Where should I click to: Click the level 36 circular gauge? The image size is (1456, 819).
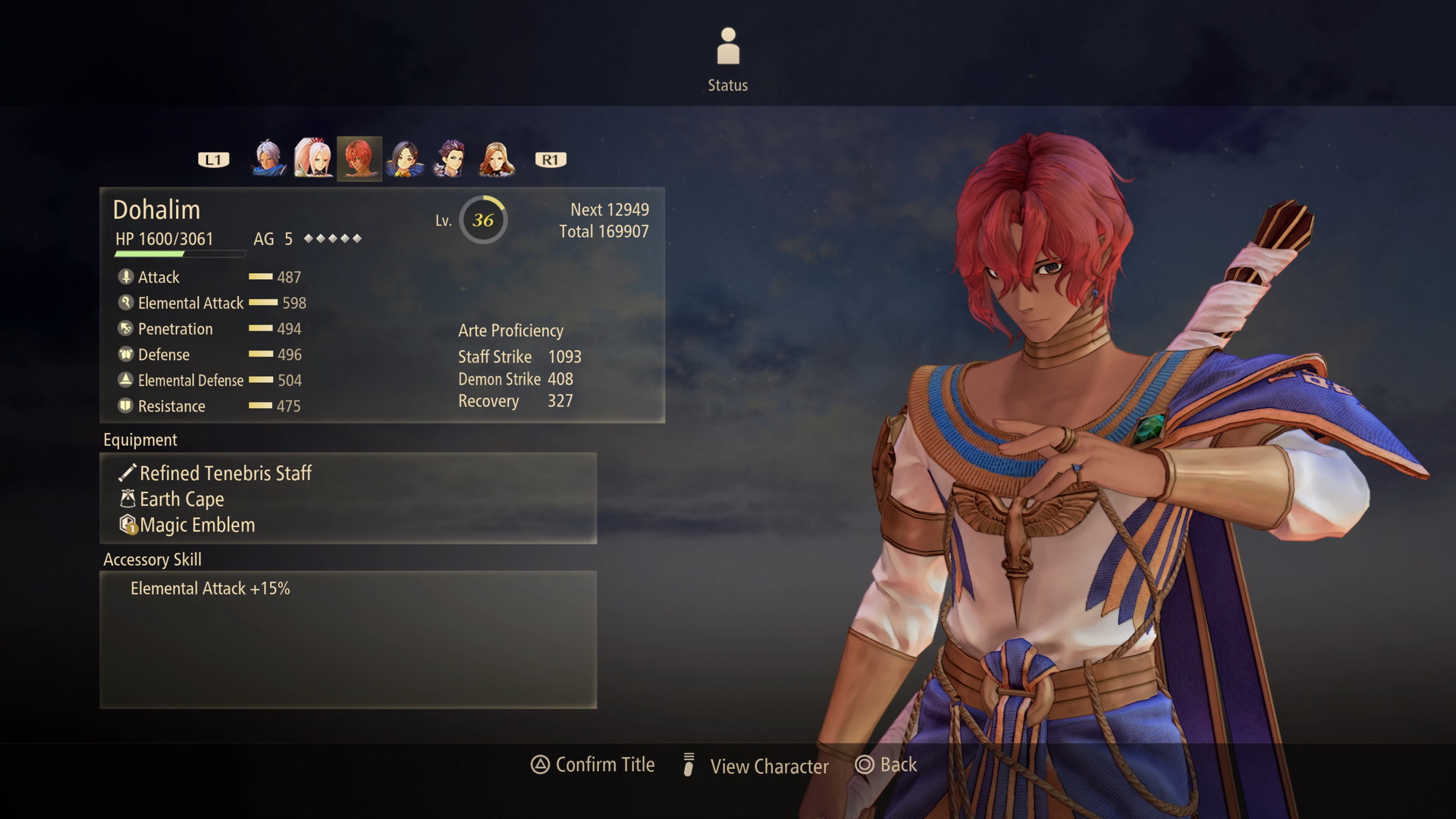click(x=483, y=220)
